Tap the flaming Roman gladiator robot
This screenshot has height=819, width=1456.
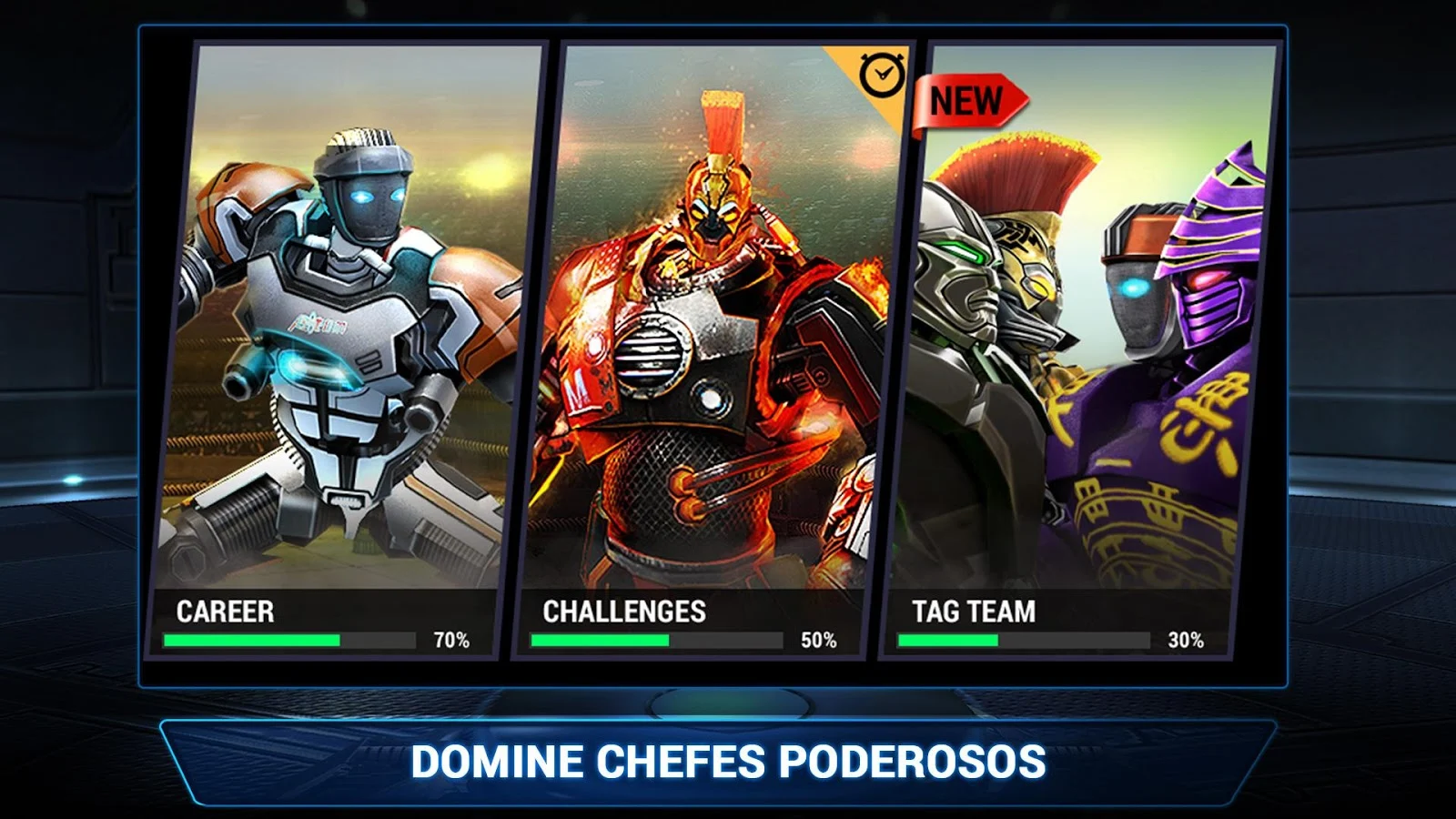[710, 346]
